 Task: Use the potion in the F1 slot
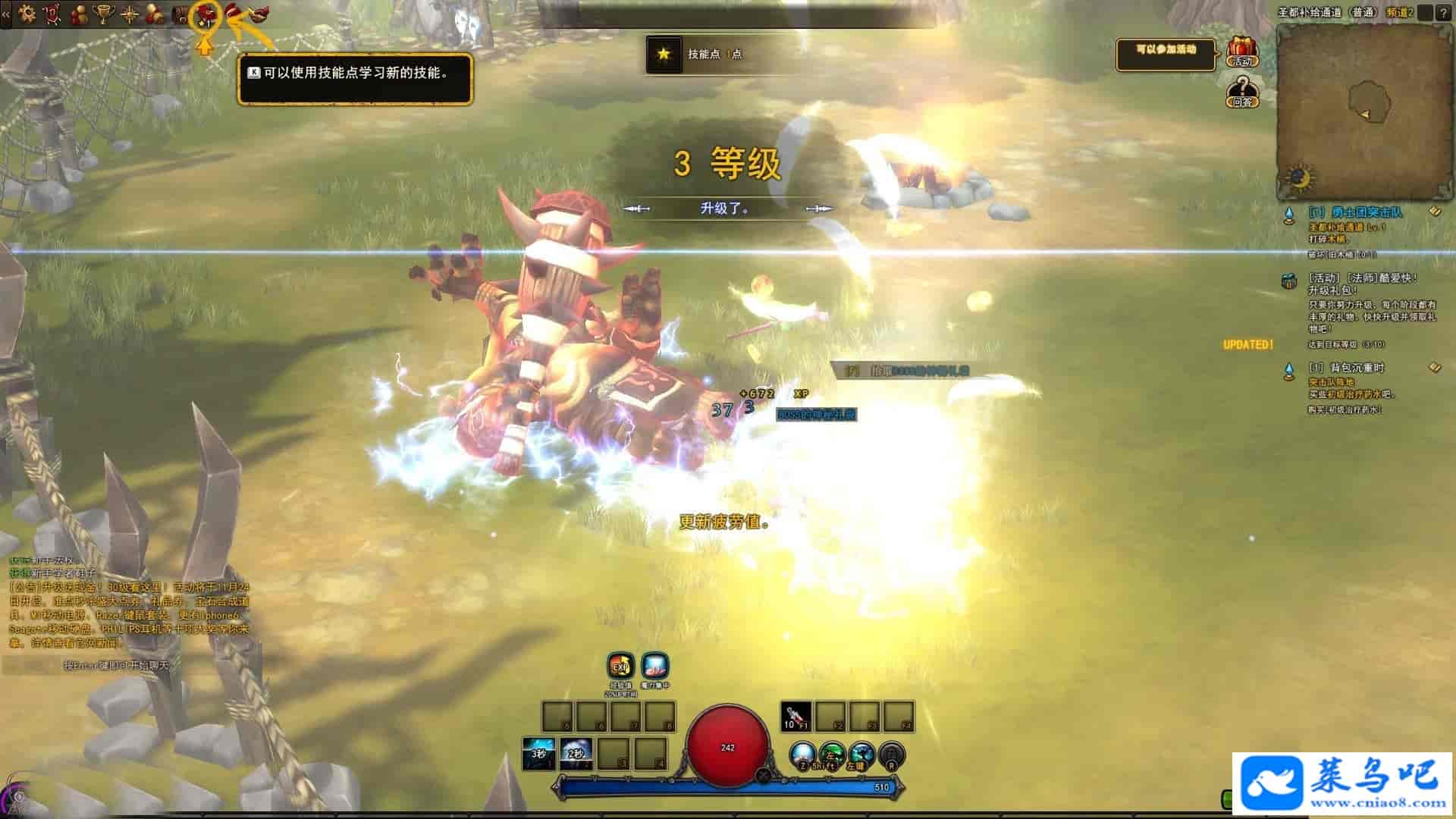tap(795, 717)
